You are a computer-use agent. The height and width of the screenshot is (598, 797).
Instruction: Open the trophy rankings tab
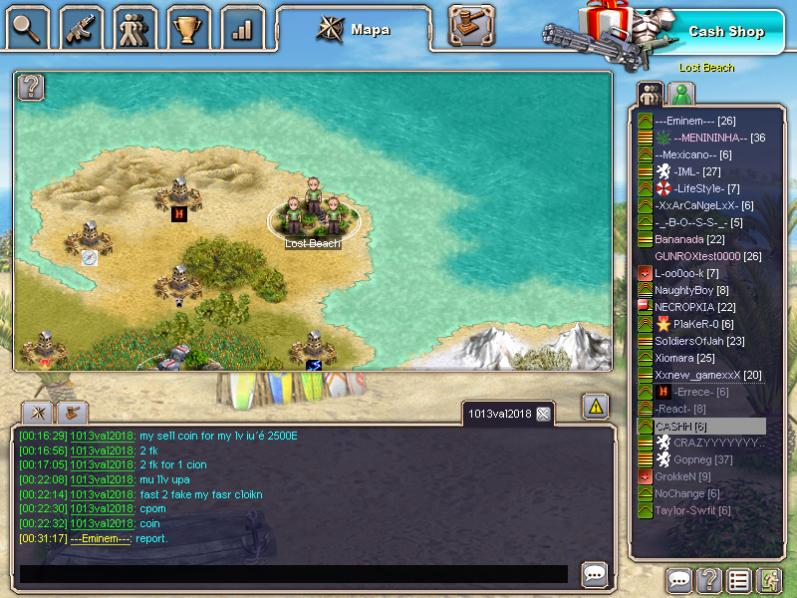coord(188,29)
